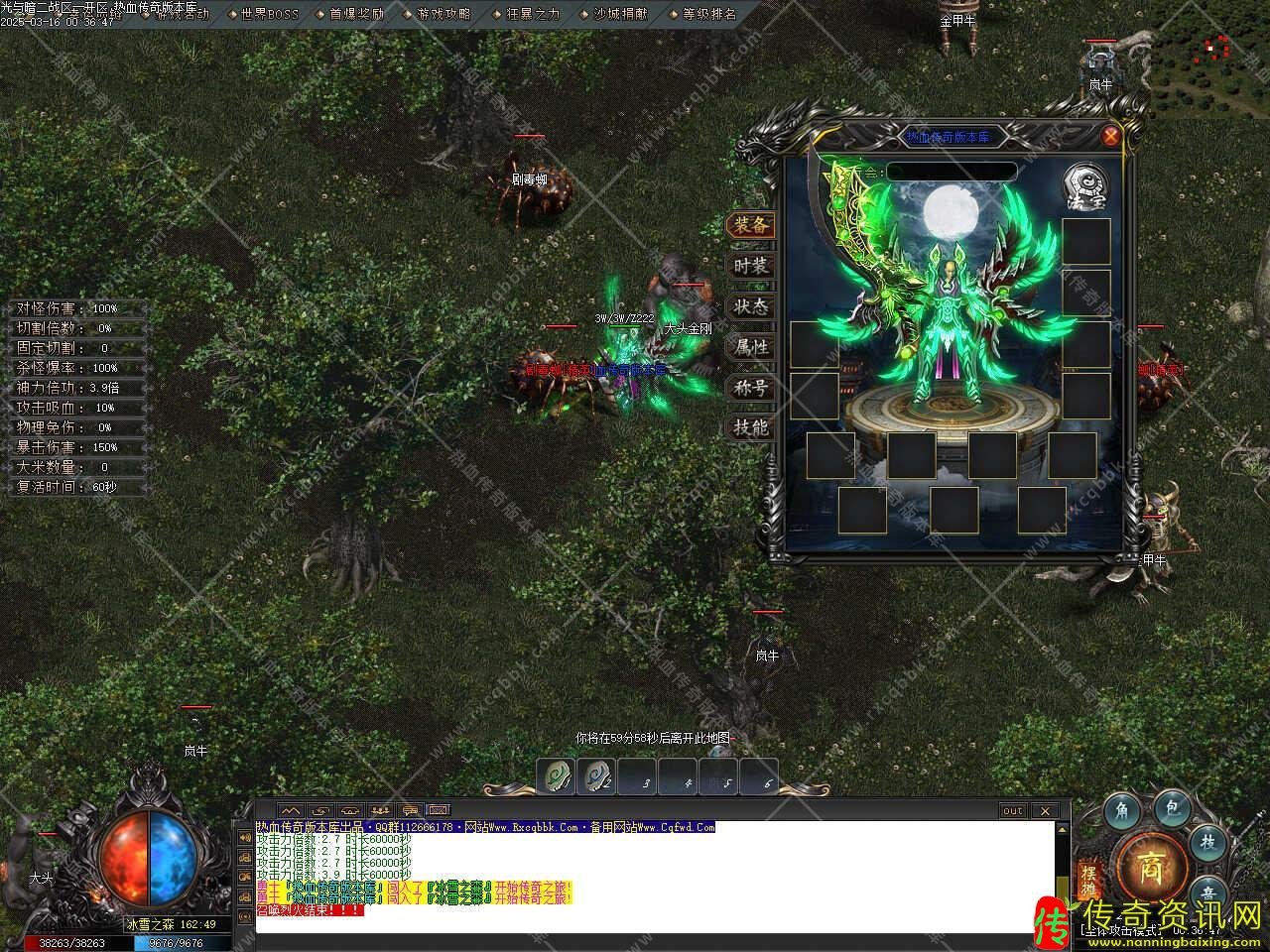Open the 首爆奖励 first-kill rewards menu
Viewport: 1270px width, 952px height.
click(x=356, y=14)
